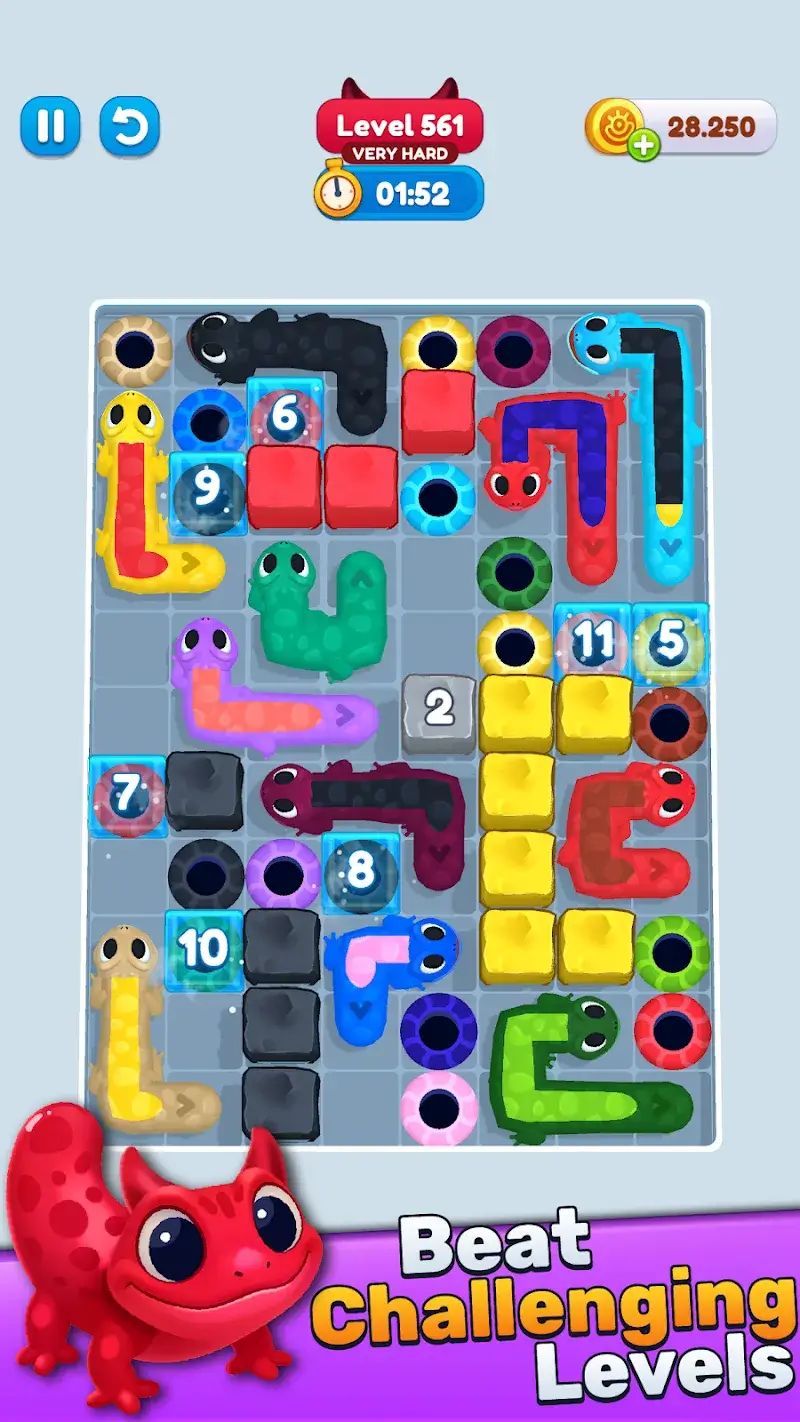Pause the game
Viewport: 800px width, 1422px height.
point(50,126)
